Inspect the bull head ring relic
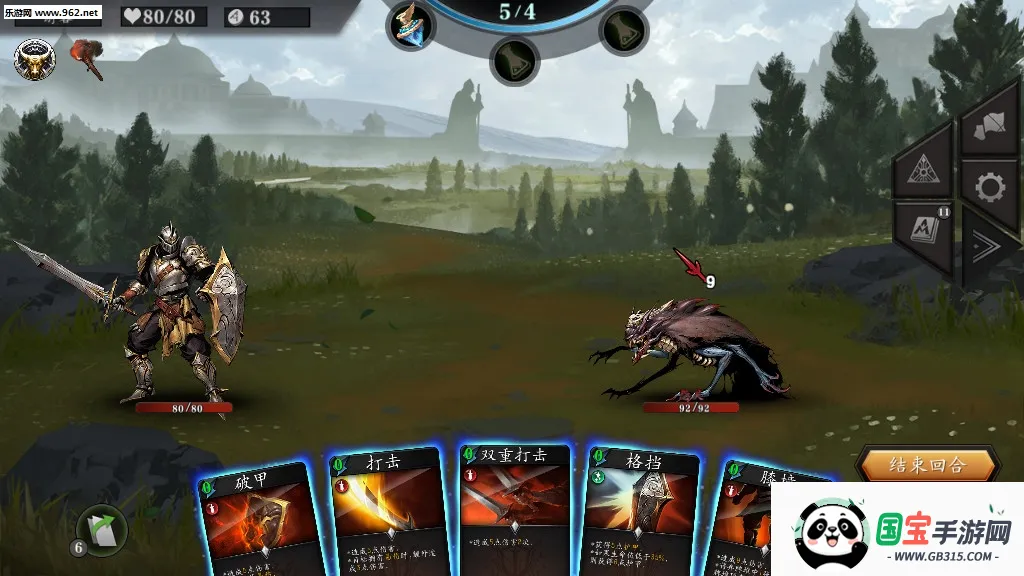 click(x=35, y=60)
